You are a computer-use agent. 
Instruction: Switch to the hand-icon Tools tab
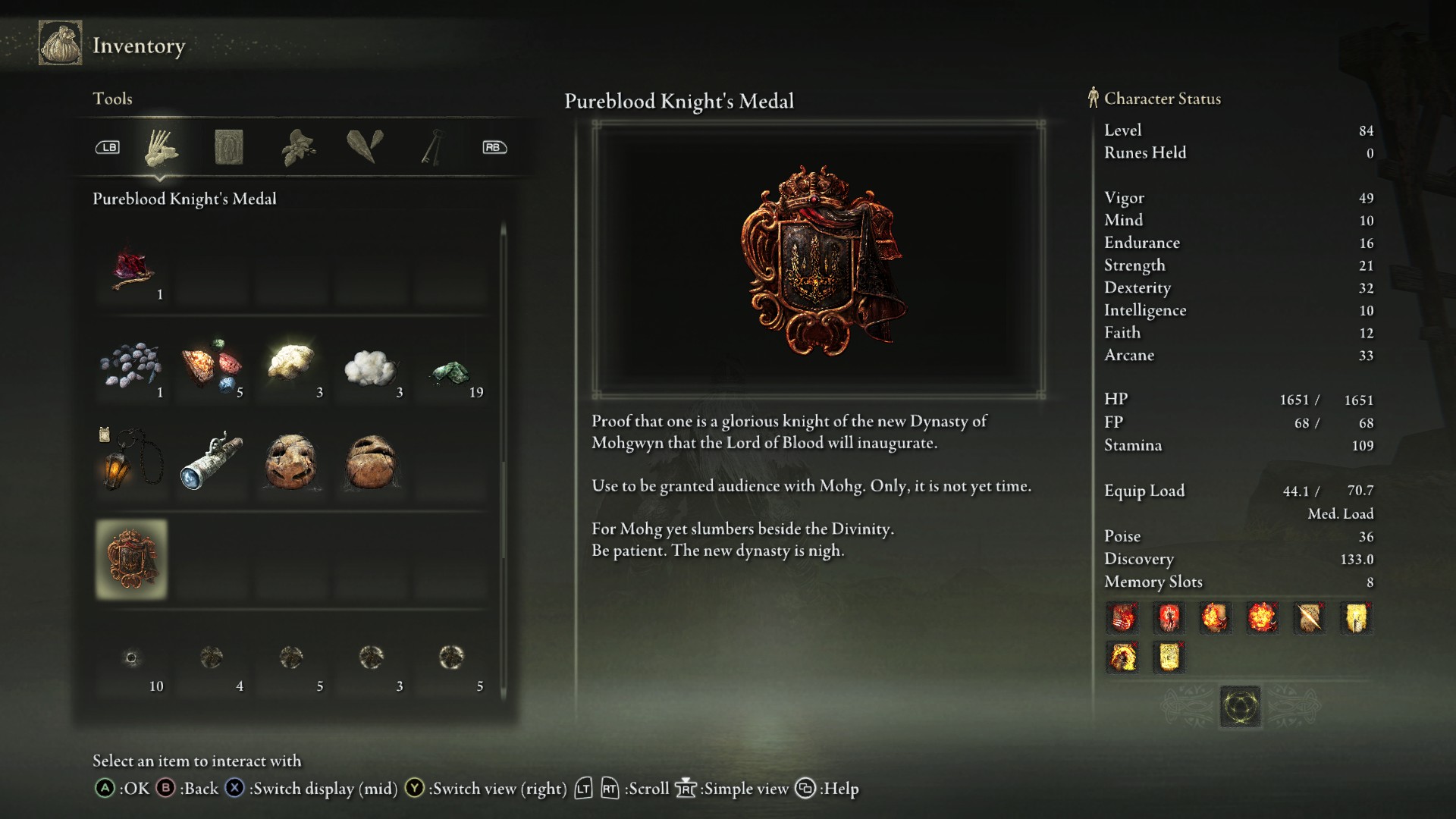click(x=161, y=147)
